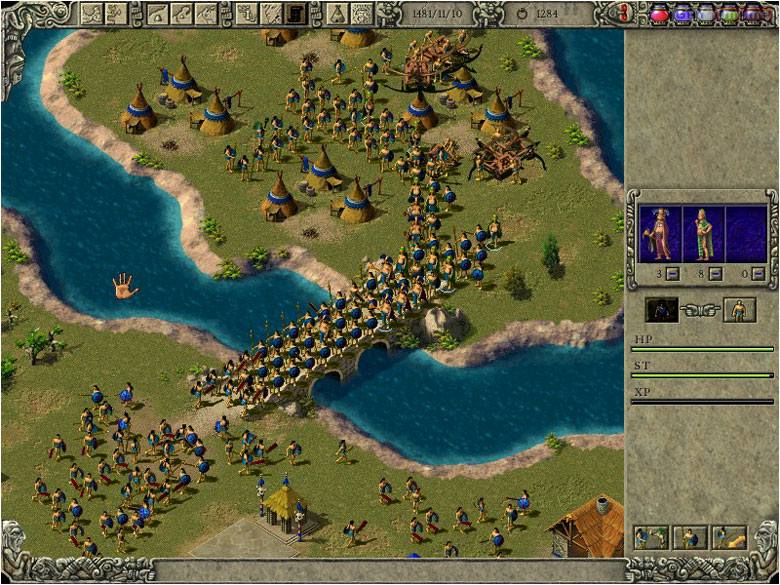Select the white jar in top bar
Screen dimensions: 780x585
click(x=706, y=13)
